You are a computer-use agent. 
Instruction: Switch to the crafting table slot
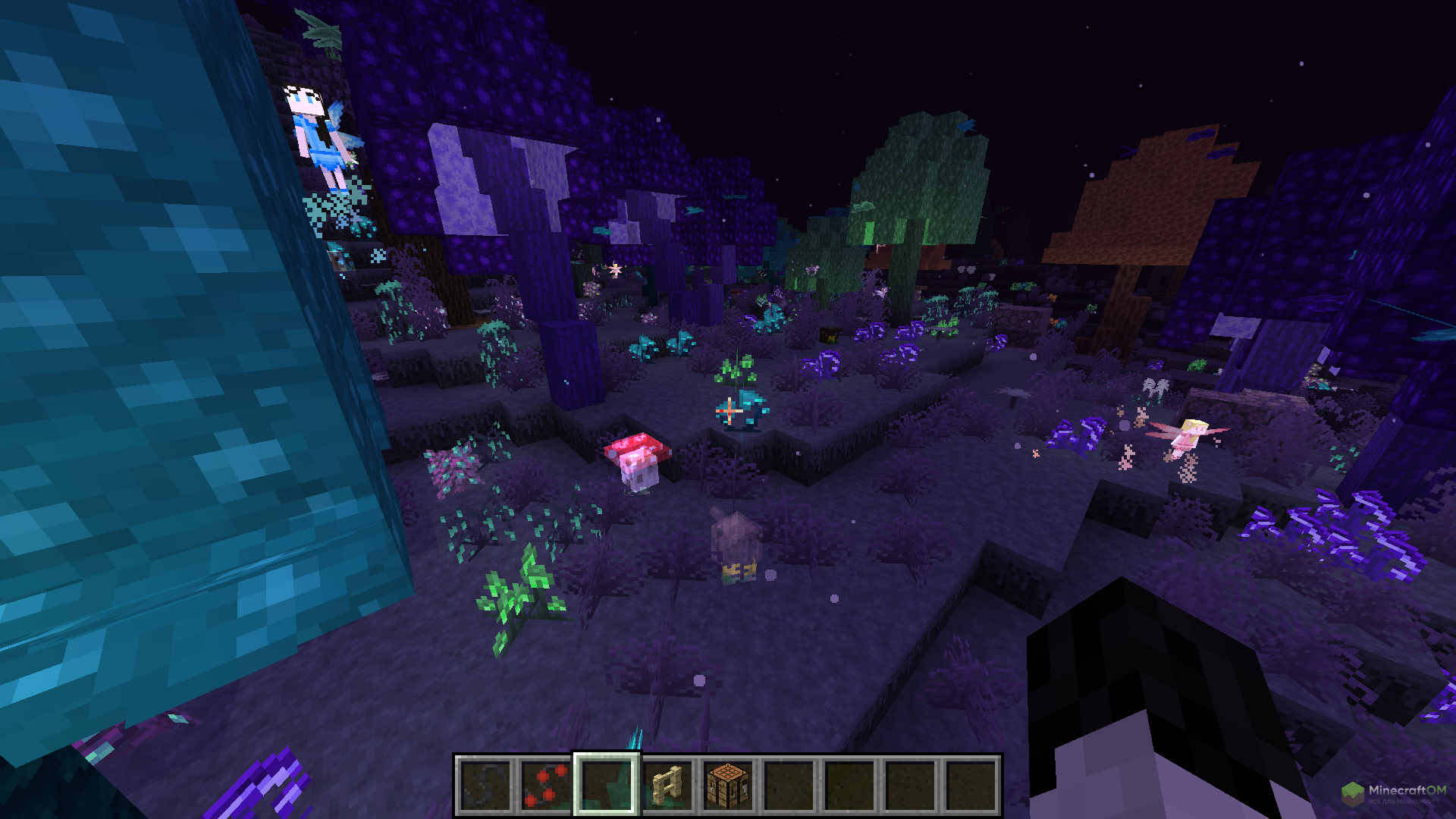728,786
